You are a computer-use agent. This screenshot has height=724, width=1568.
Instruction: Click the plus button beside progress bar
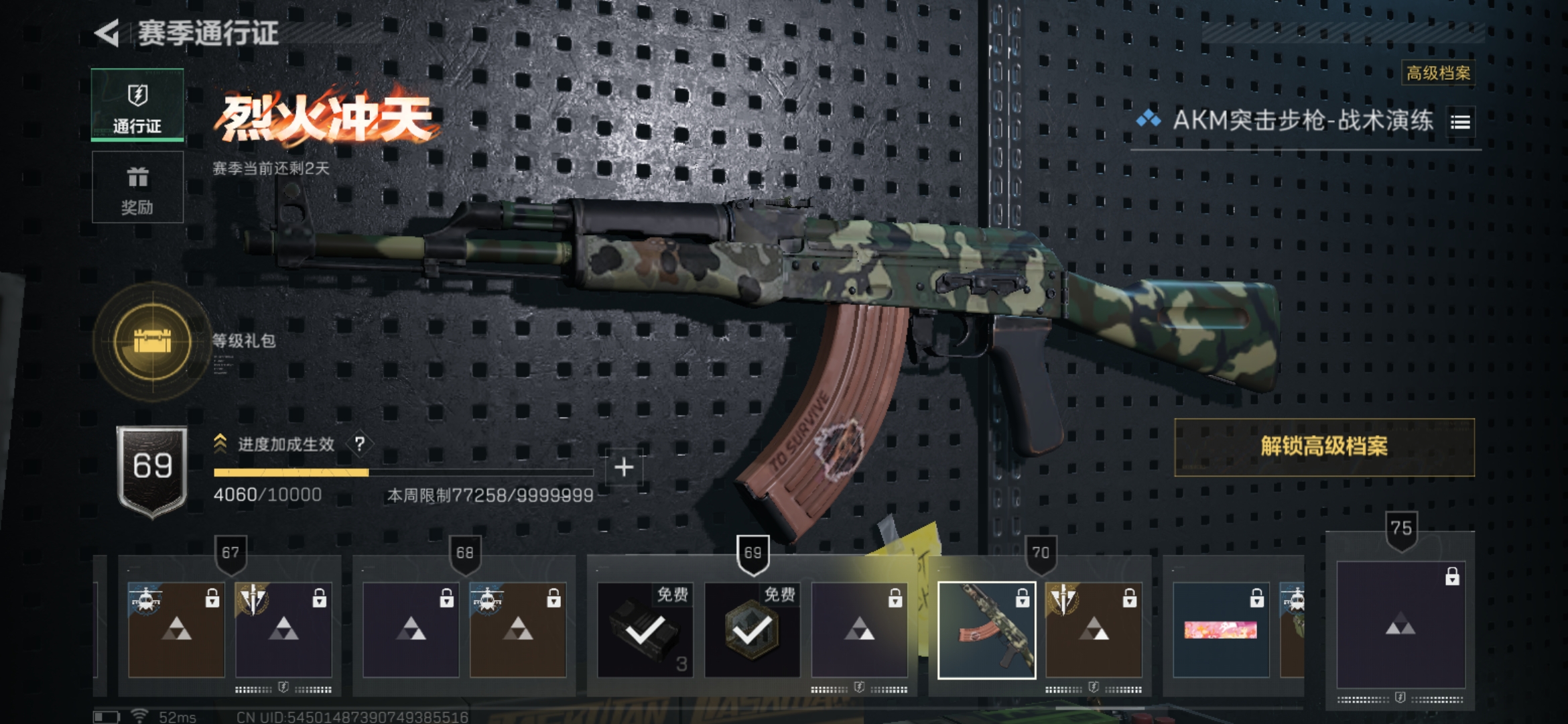[x=624, y=467]
